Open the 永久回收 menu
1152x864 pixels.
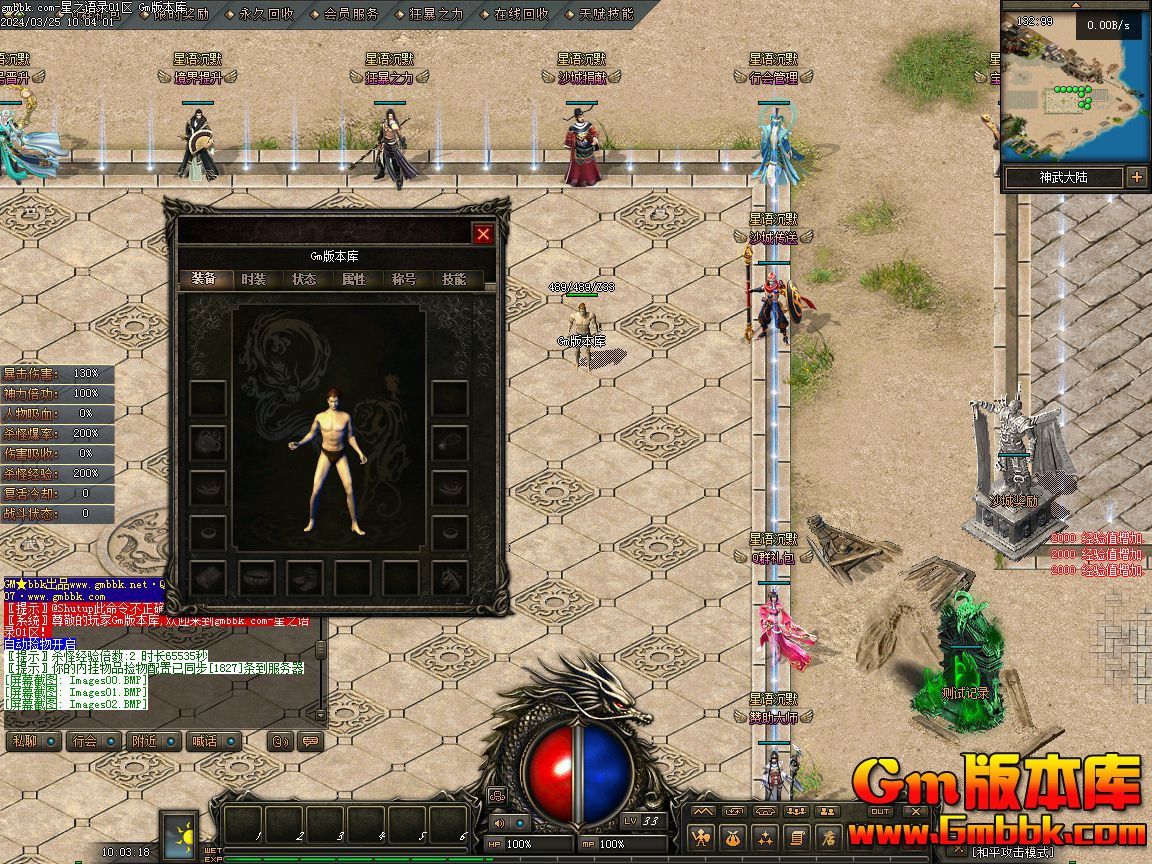tap(267, 14)
